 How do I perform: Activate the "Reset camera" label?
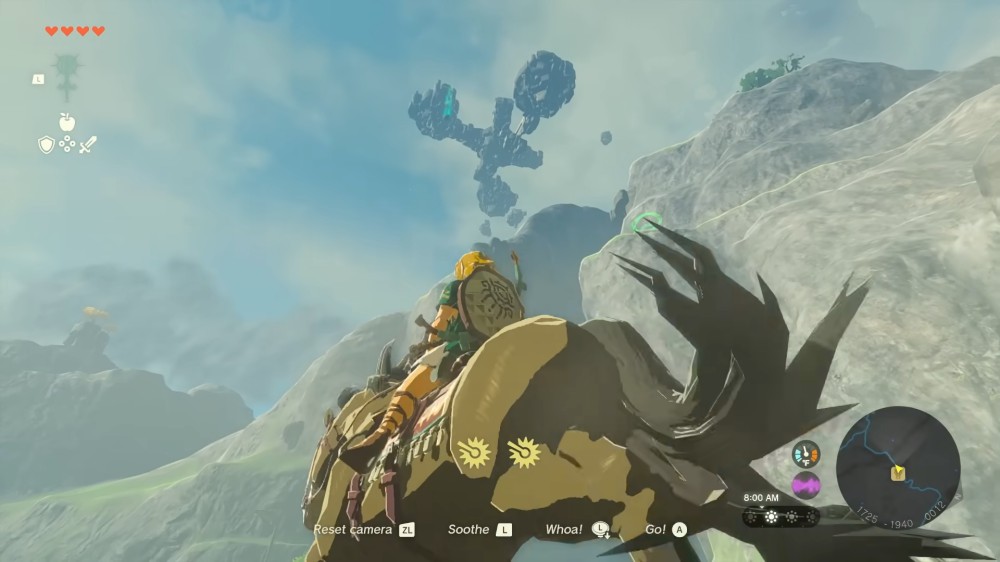(x=353, y=529)
